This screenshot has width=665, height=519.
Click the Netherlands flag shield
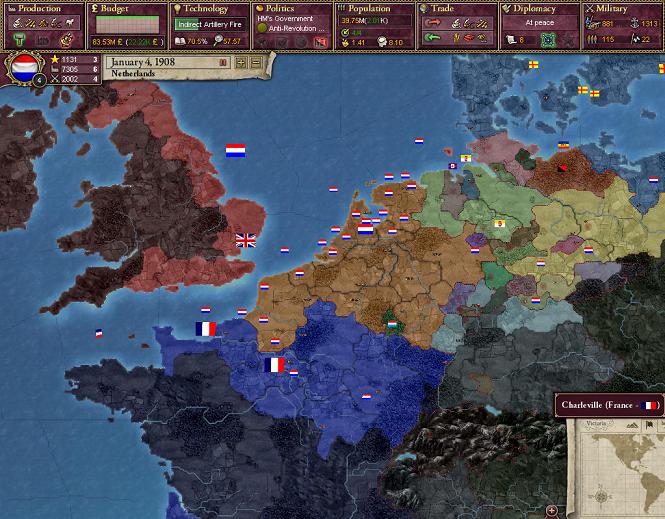point(23,70)
